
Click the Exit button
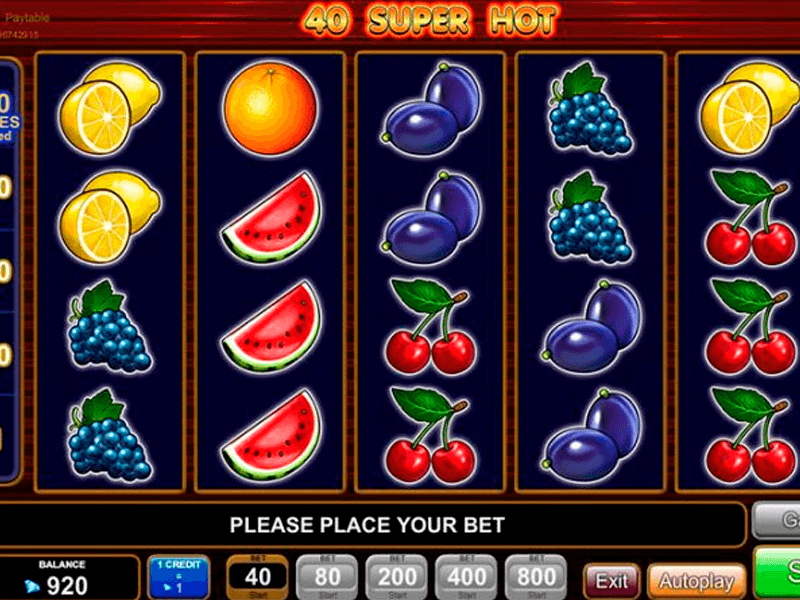pyautogui.click(x=612, y=580)
